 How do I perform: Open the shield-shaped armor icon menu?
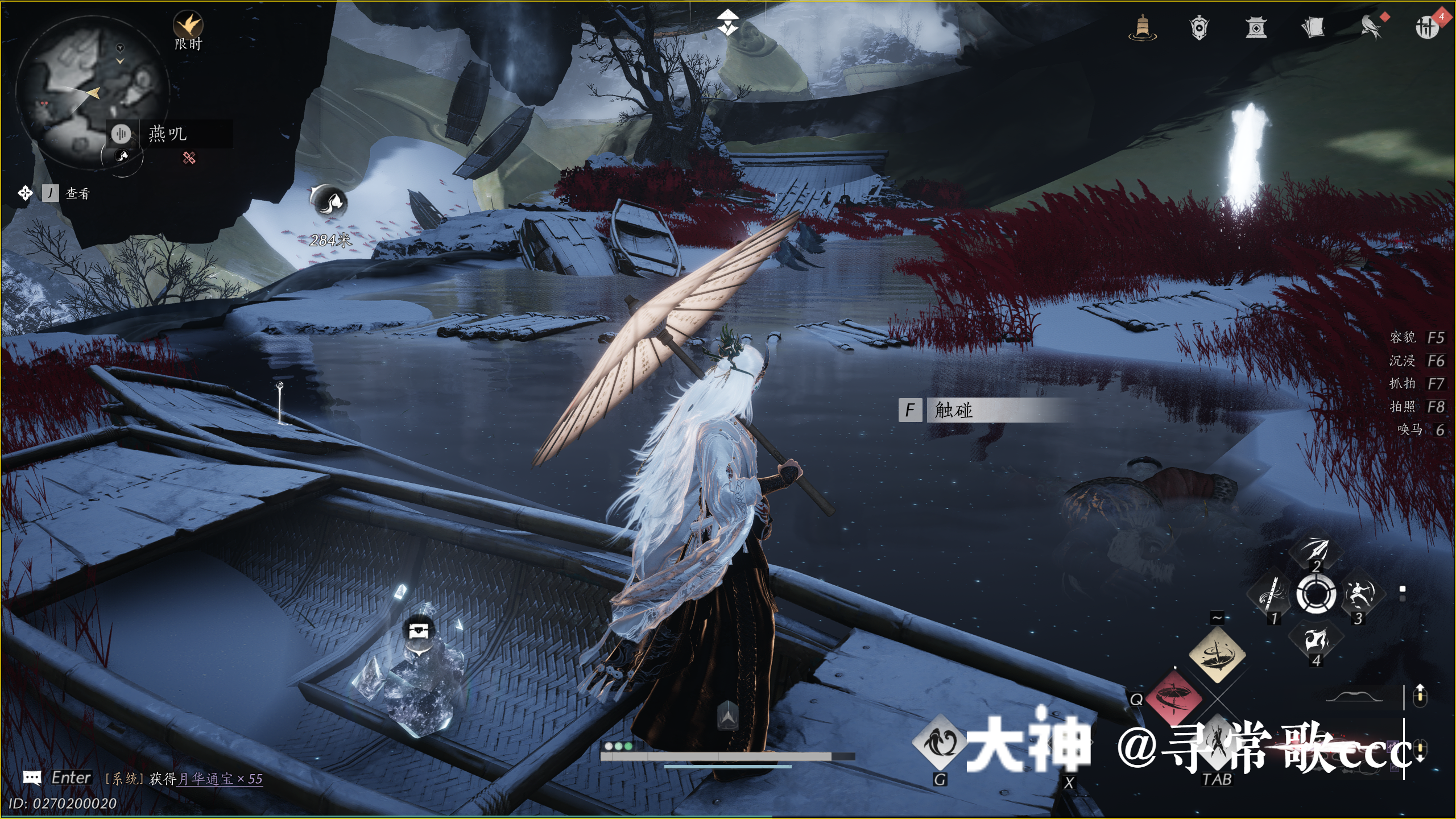[x=1199, y=27]
